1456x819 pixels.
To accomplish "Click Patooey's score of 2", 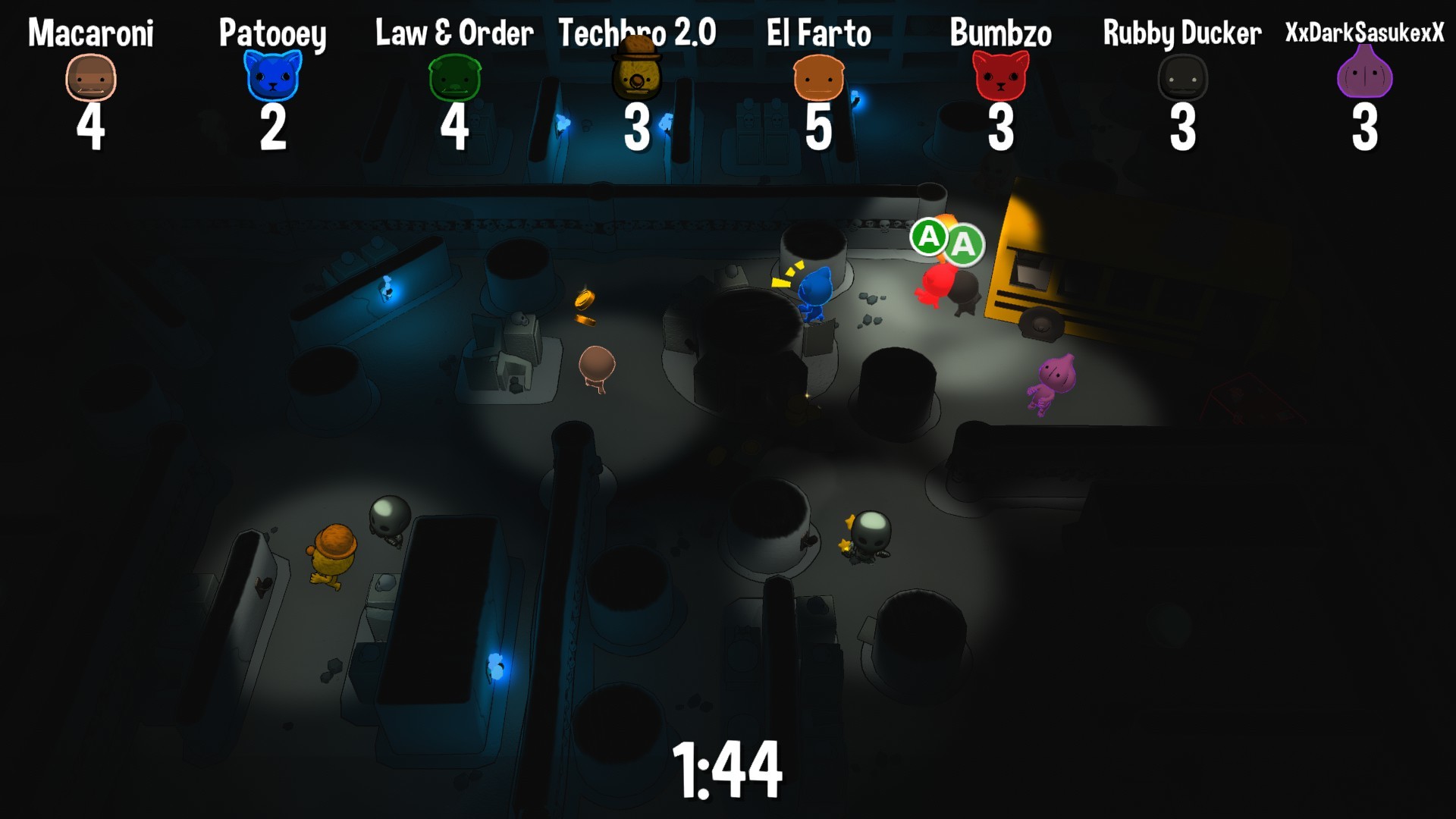I will [274, 129].
